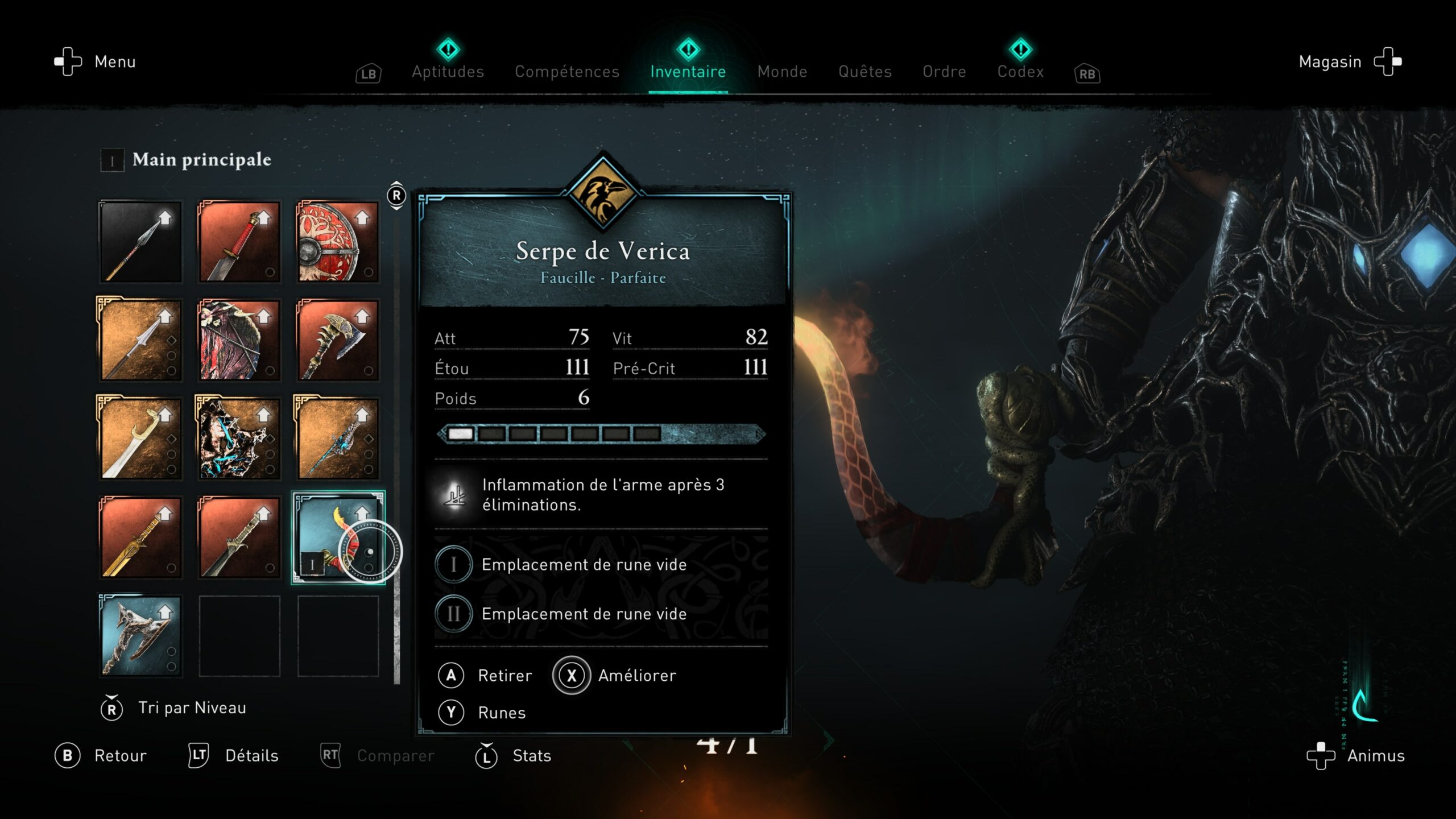
Task: Choose the black shield with glowing blue cracks
Action: click(239, 439)
